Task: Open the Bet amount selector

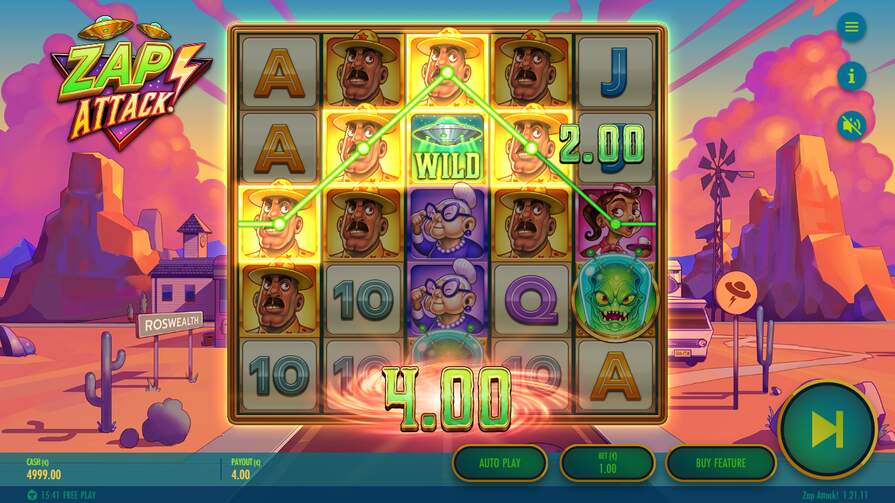Action: tap(607, 463)
